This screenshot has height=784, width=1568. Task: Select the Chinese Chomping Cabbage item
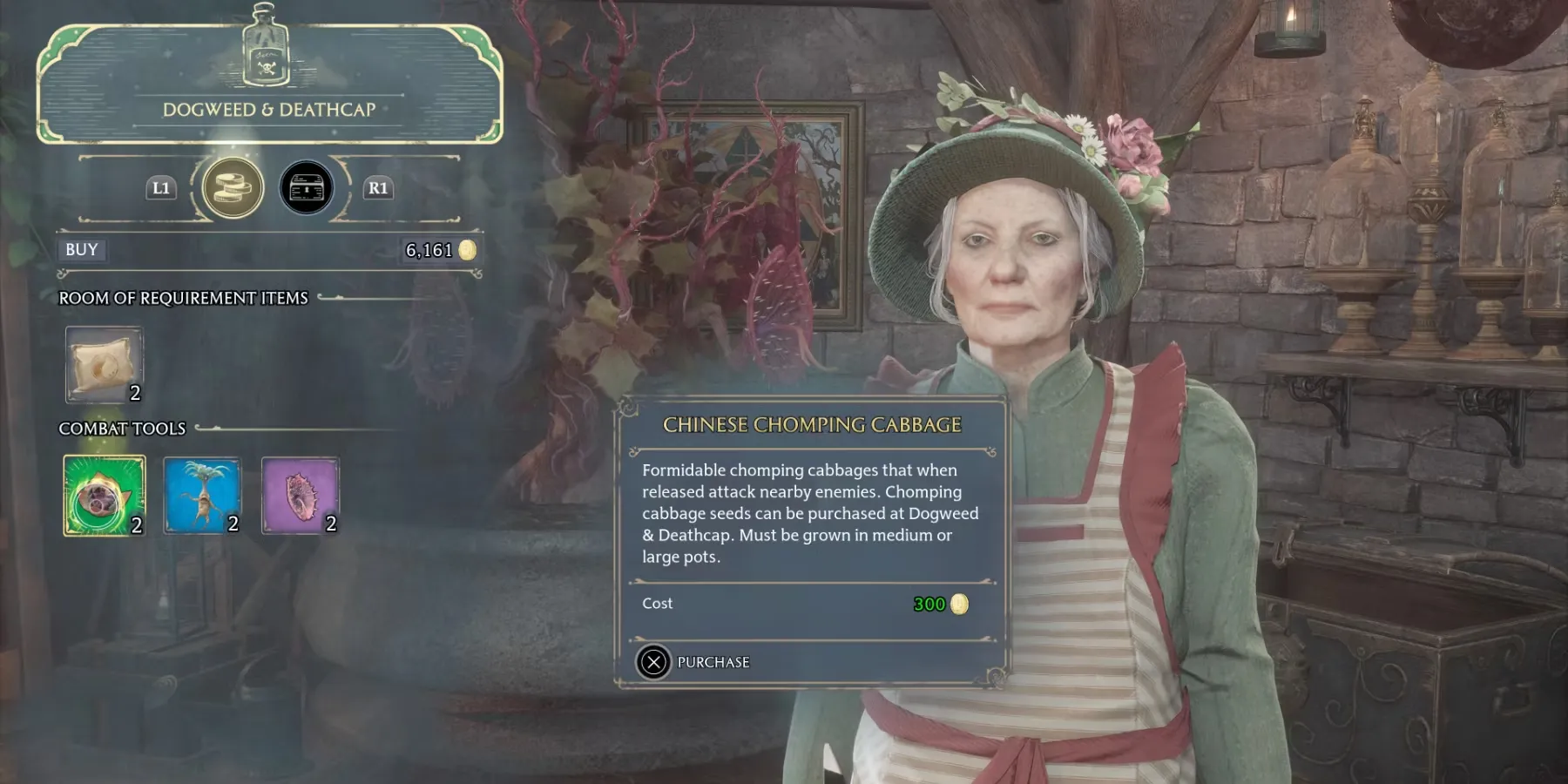104,495
